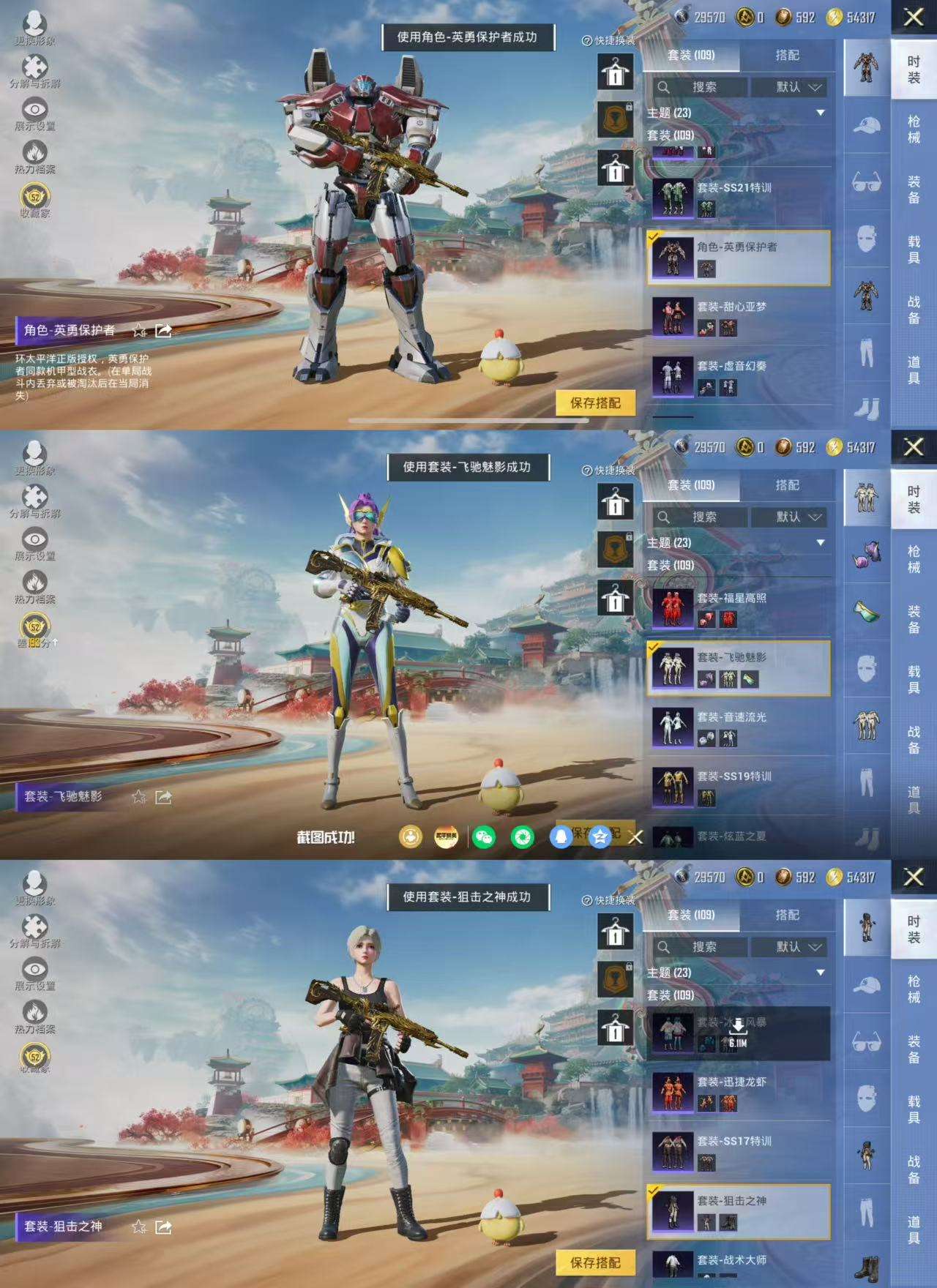Select the 套装-甜心亚梦 outfit
937x1288 pixels.
[739, 317]
